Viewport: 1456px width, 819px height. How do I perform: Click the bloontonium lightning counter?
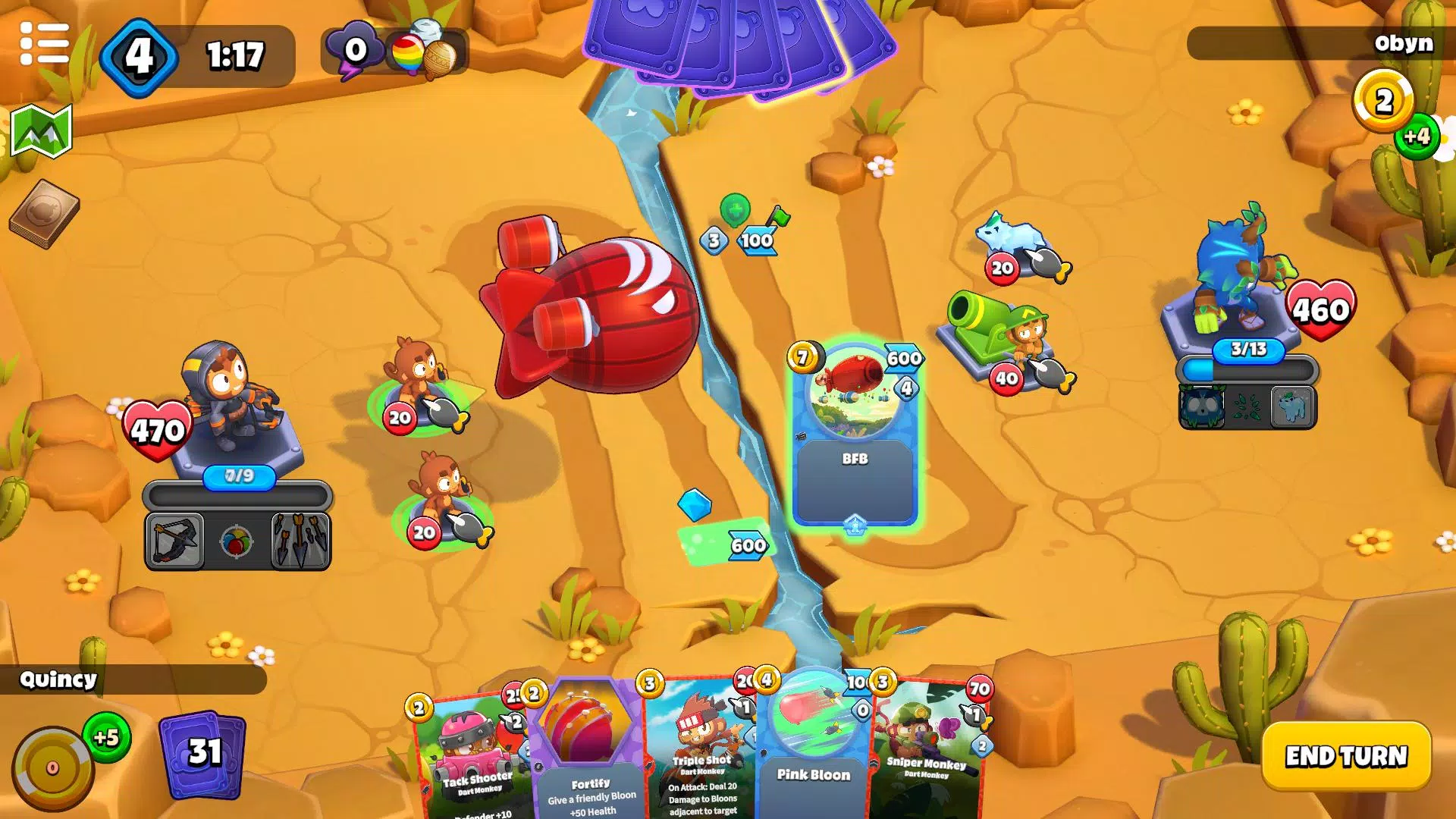pyautogui.click(x=353, y=49)
